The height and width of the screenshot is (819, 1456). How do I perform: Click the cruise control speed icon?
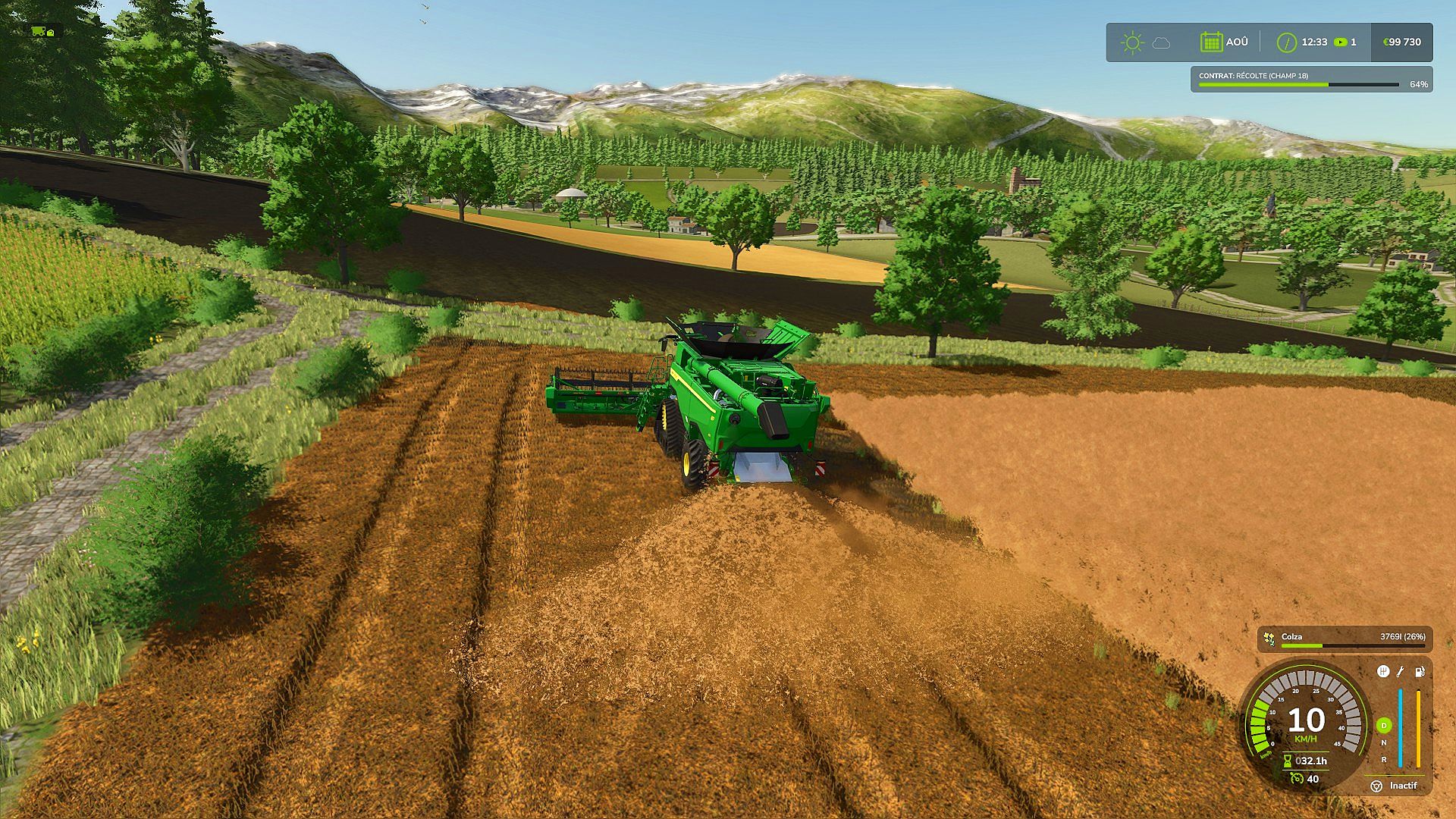coord(1296,779)
